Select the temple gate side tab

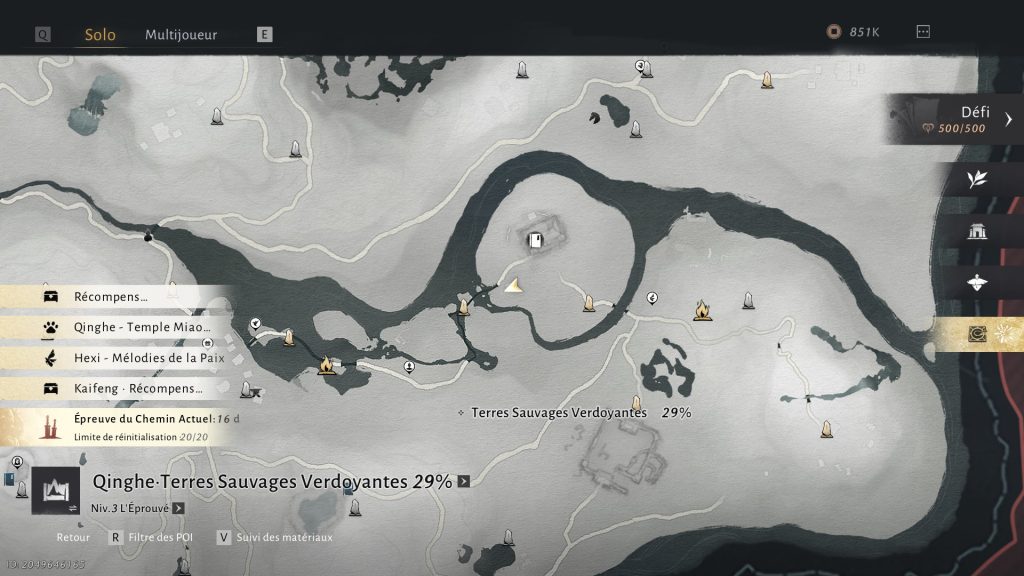click(x=978, y=232)
